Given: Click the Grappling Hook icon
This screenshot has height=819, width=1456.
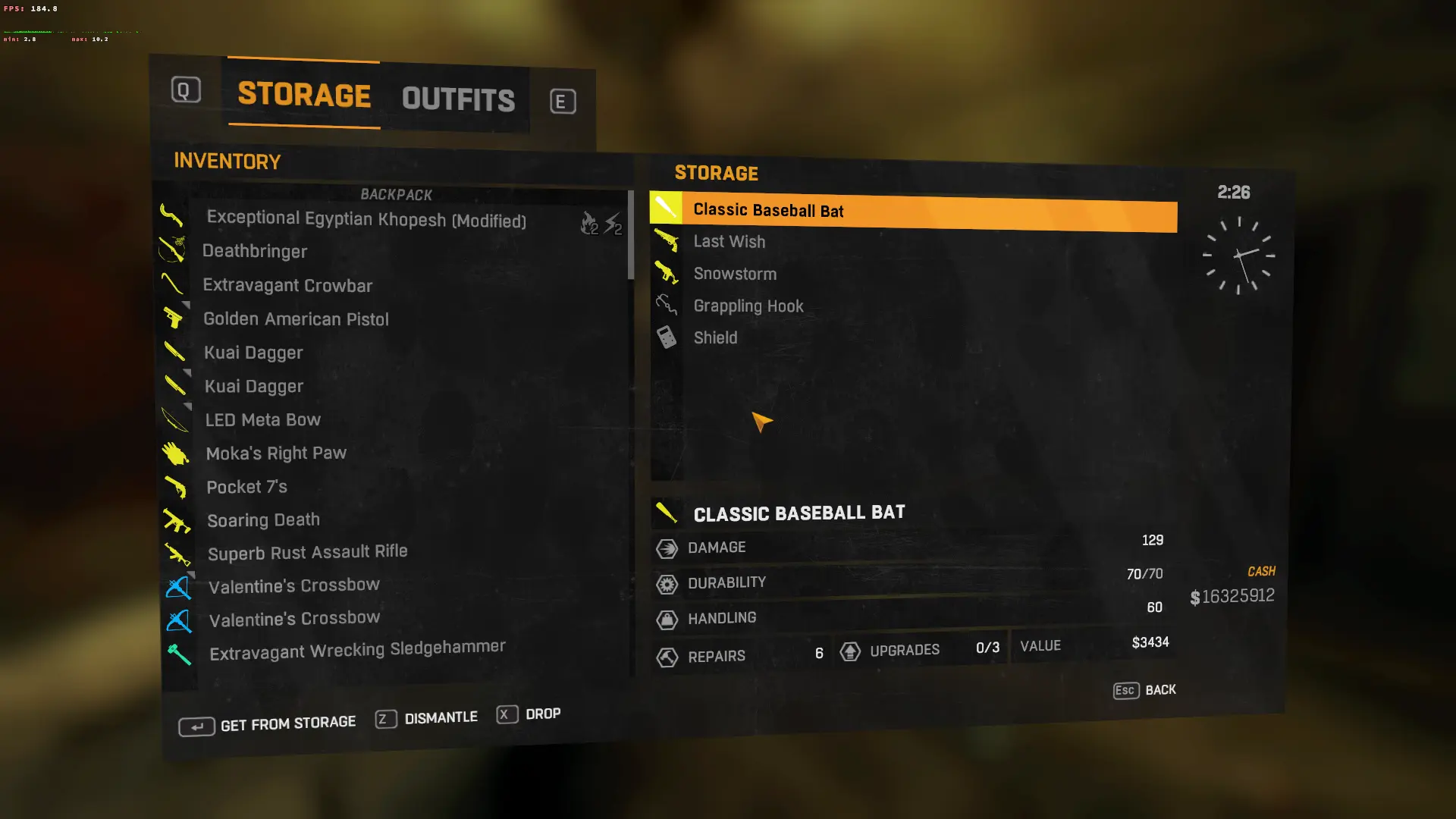Looking at the screenshot, I should [x=666, y=304].
